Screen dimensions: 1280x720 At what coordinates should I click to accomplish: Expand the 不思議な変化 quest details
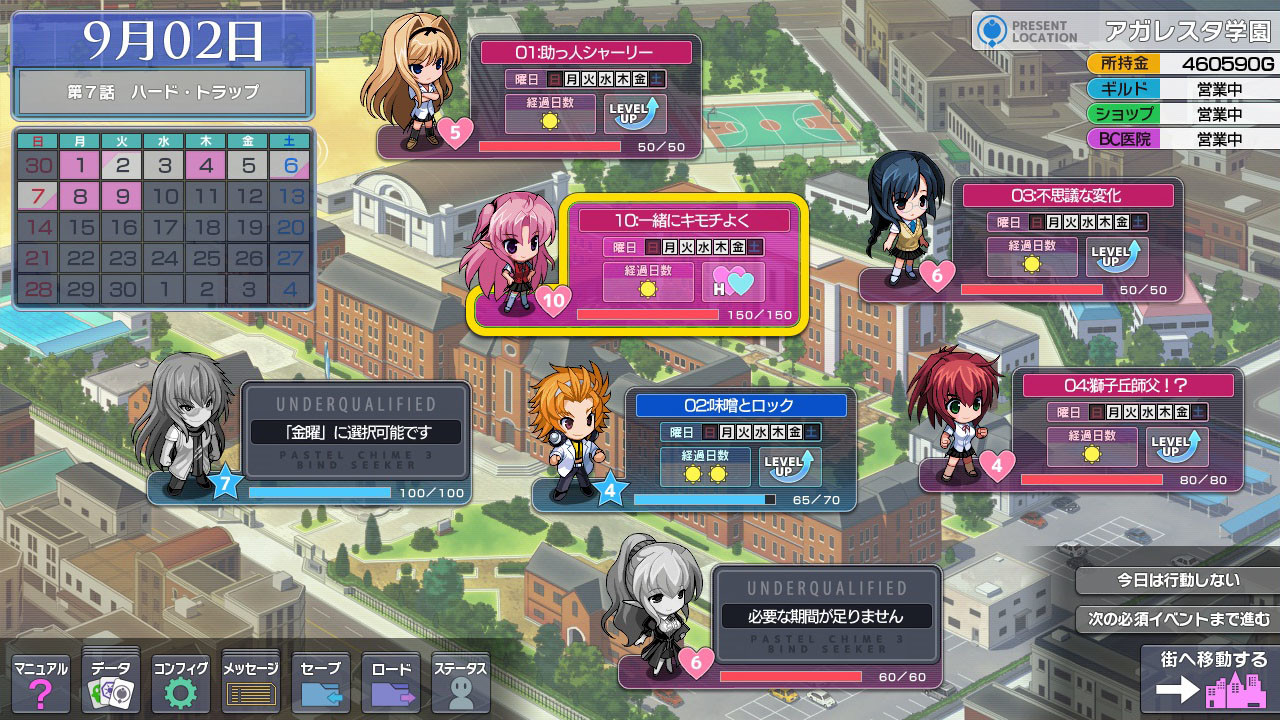[1067, 195]
